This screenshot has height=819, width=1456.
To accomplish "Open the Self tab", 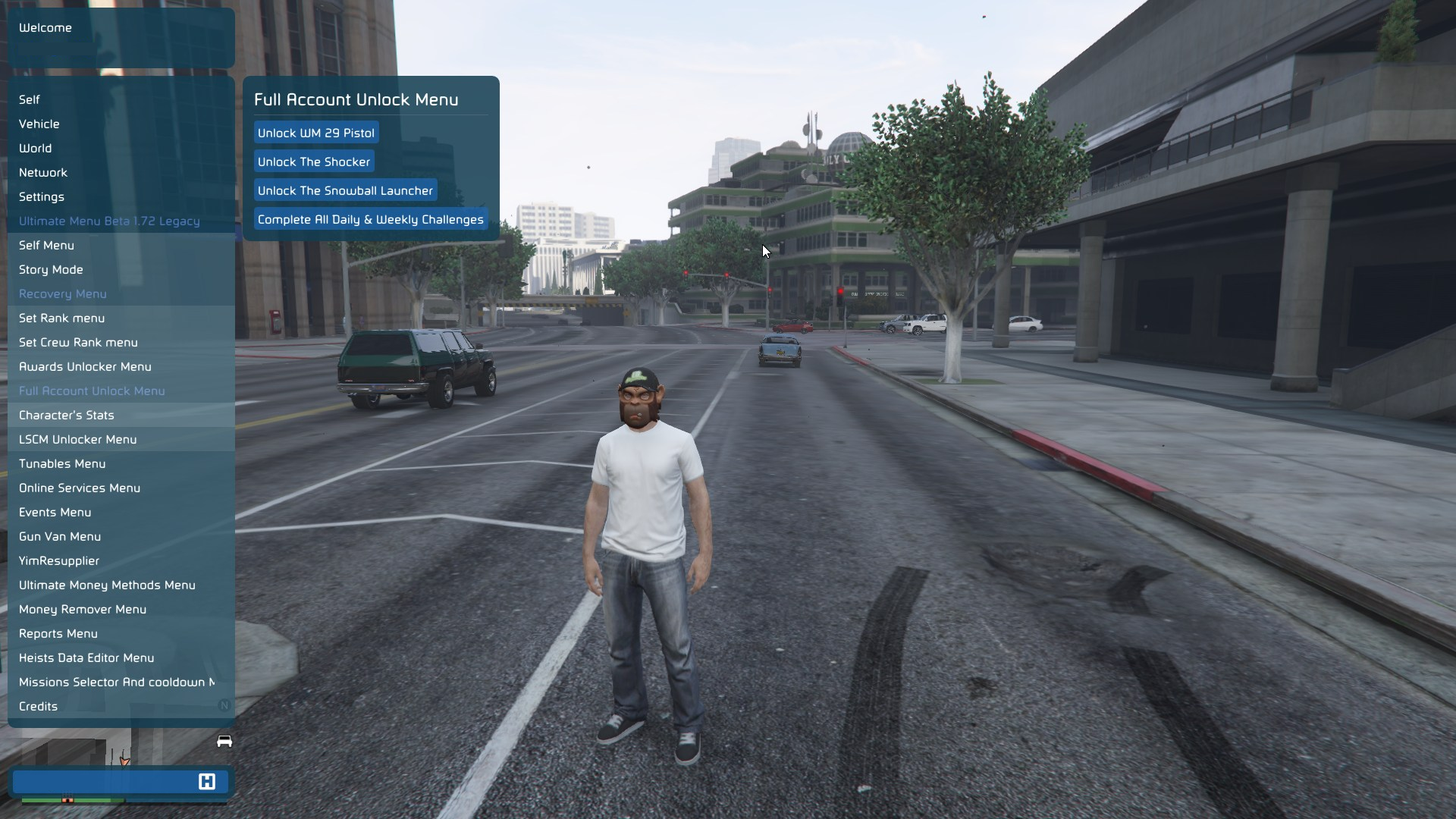I will [x=30, y=99].
